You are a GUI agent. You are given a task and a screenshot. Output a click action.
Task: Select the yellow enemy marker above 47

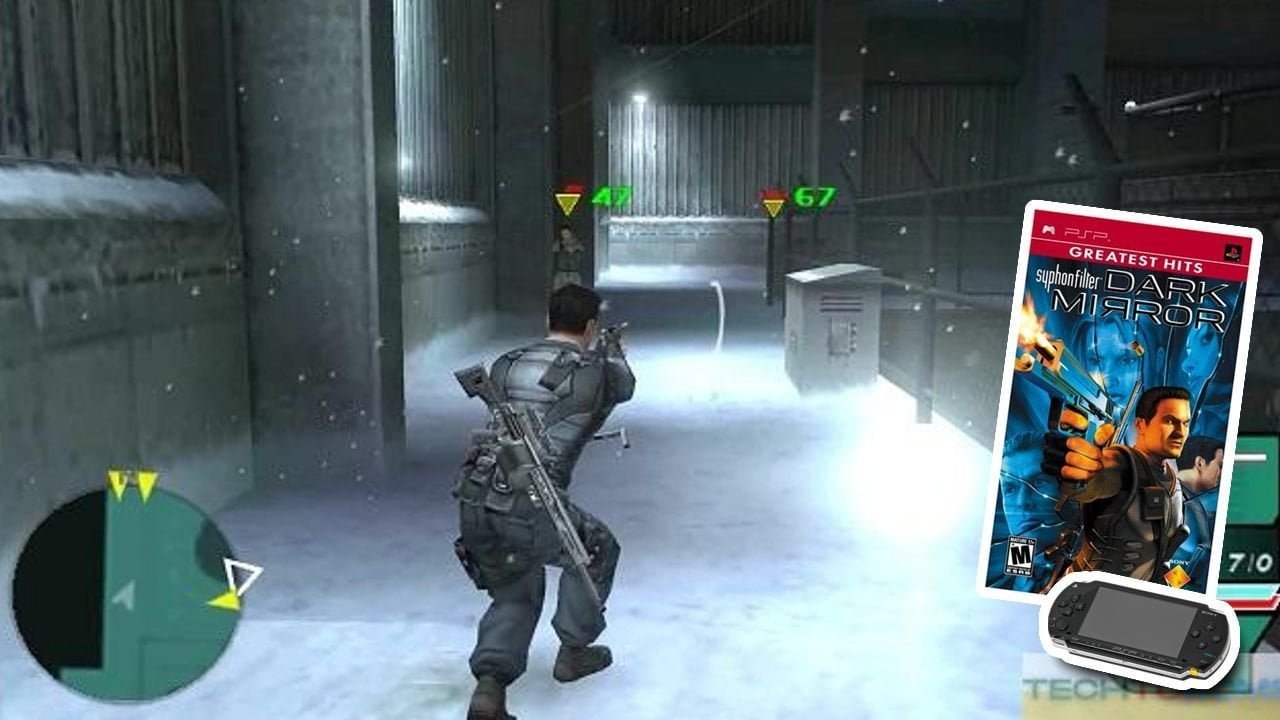pos(568,203)
